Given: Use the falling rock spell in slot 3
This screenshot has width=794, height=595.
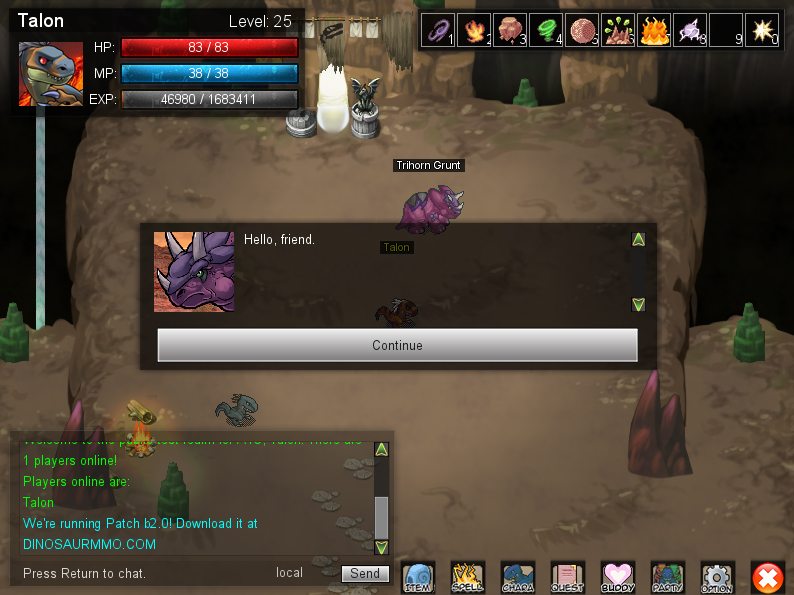Looking at the screenshot, I should [x=509, y=29].
